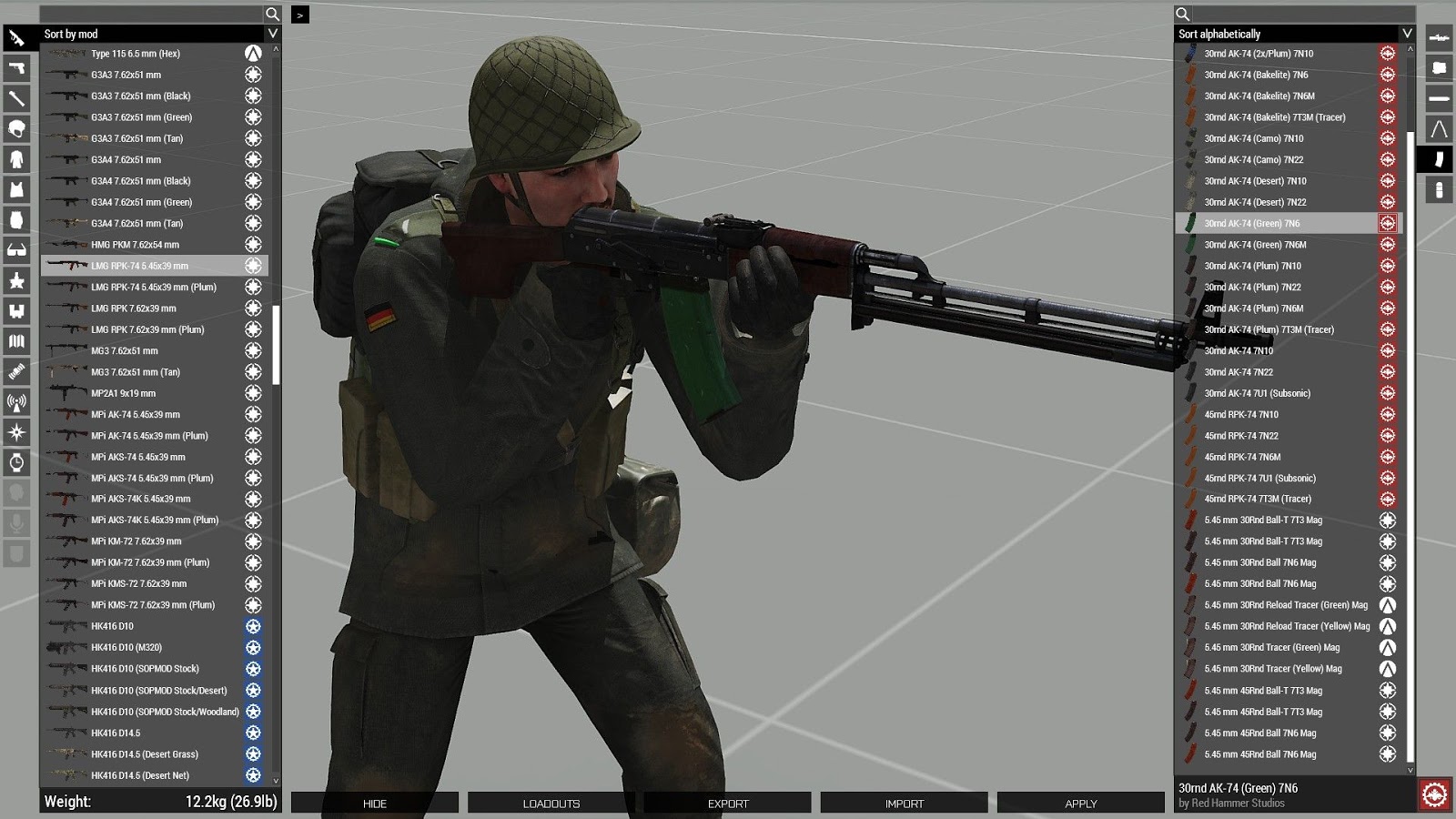Open the handgun category in the left sidebar
Image resolution: width=1456 pixels, height=819 pixels.
15,68
